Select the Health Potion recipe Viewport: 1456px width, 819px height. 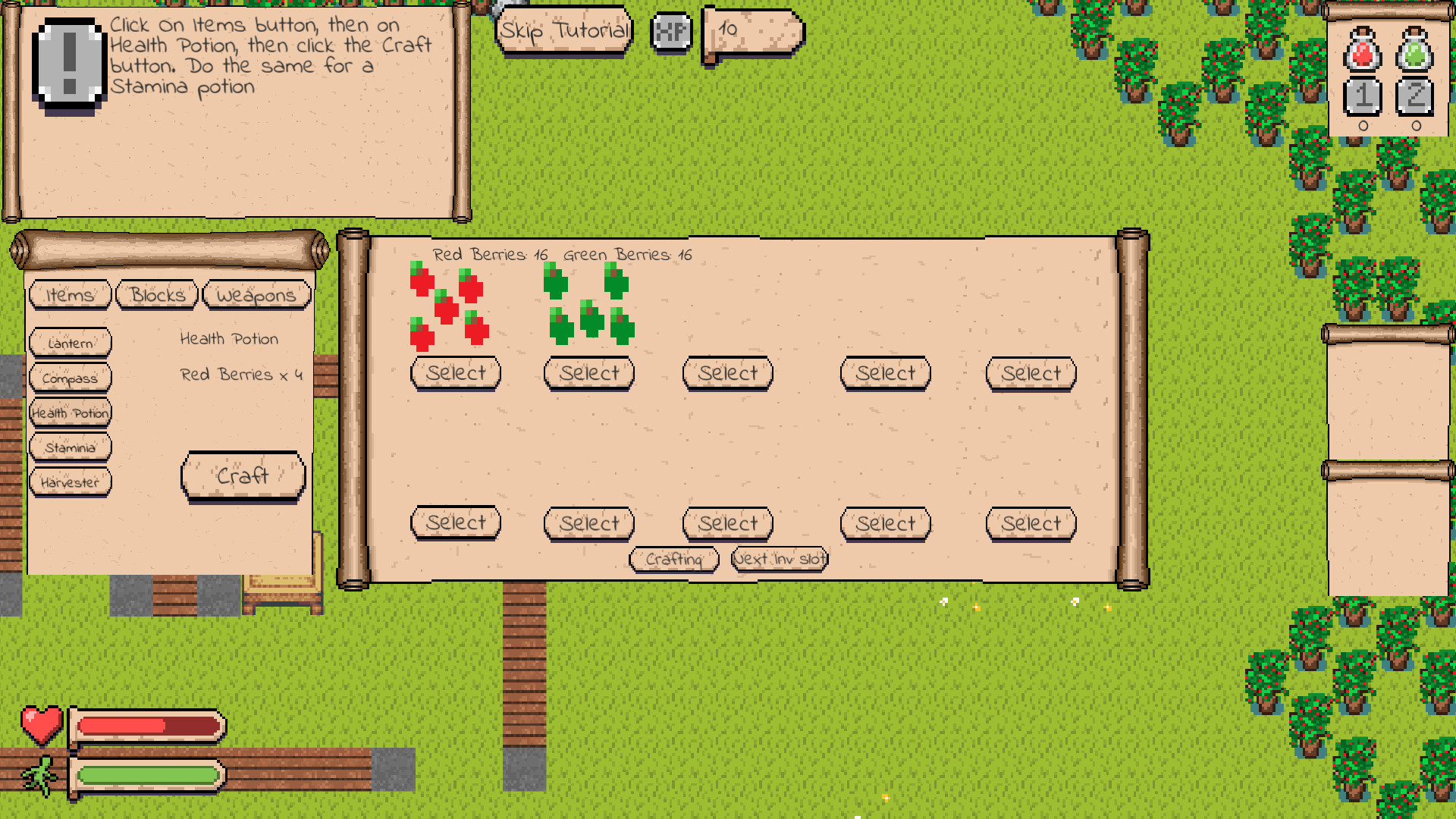click(70, 412)
